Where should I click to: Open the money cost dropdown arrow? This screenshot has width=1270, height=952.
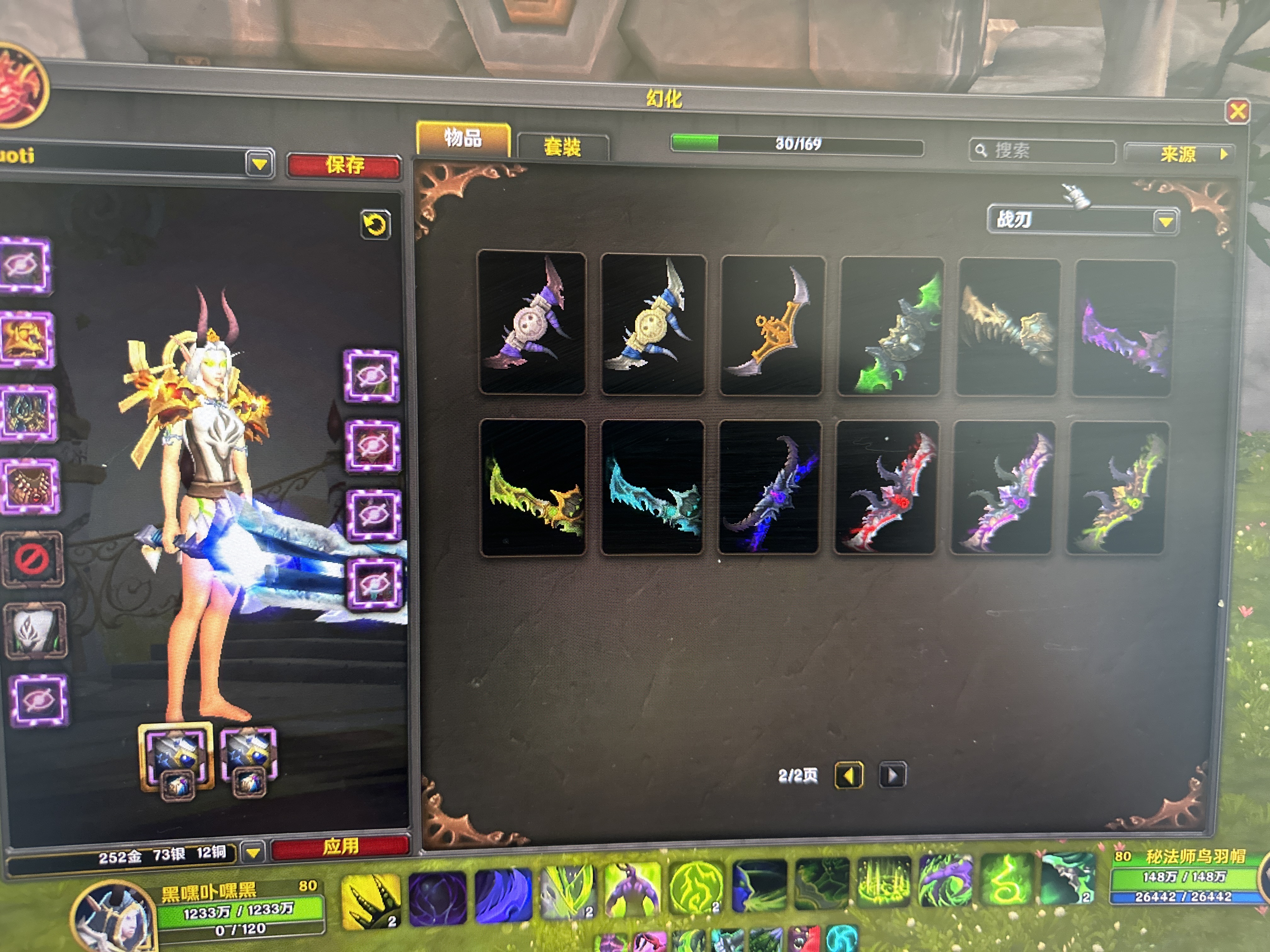253,852
